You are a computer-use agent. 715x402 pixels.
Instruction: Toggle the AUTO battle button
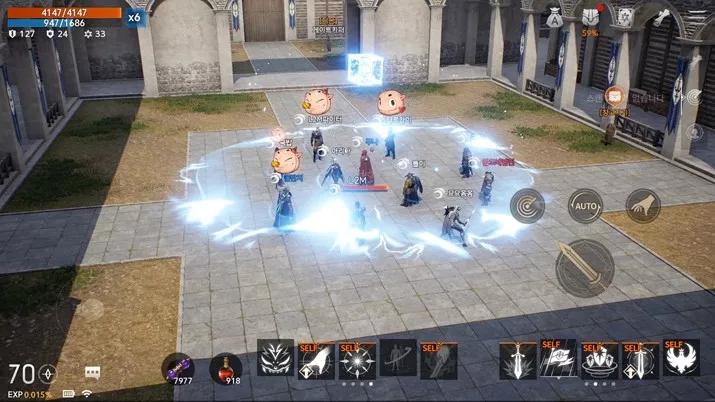(x=585, y=206)
